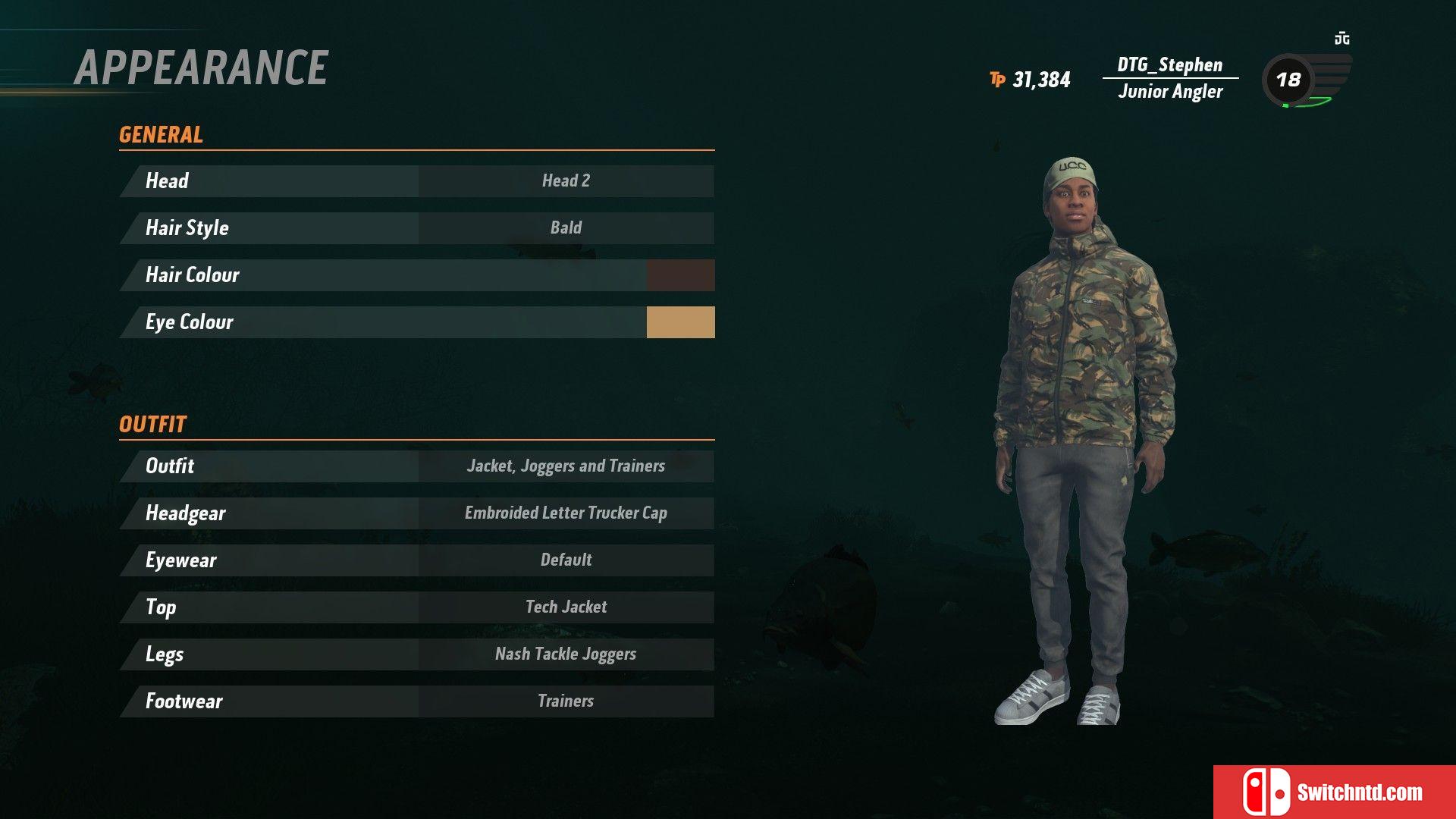
Task: Pick the tan eye colour swatch
Action: 680,322
